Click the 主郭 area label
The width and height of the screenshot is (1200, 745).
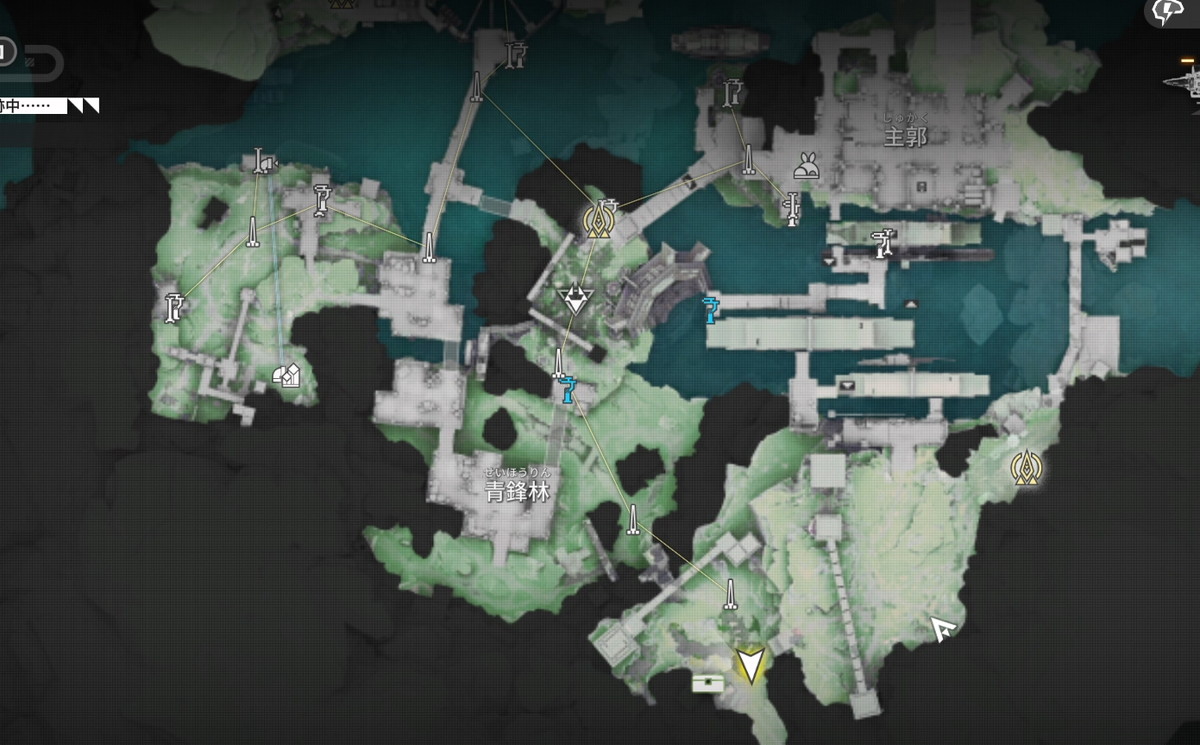click(905, 136)
